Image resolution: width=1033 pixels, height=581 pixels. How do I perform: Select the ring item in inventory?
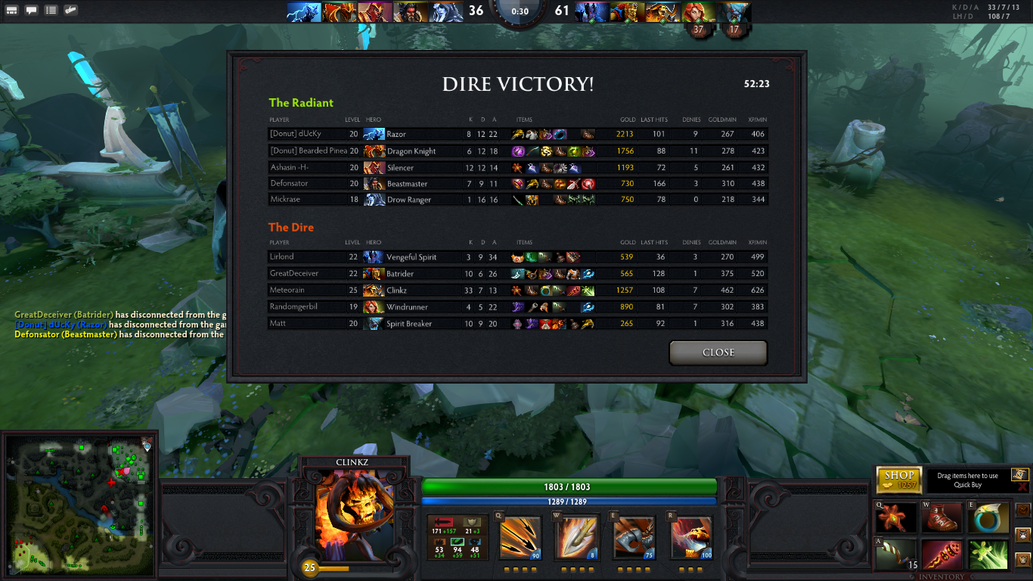coord(990,518)
